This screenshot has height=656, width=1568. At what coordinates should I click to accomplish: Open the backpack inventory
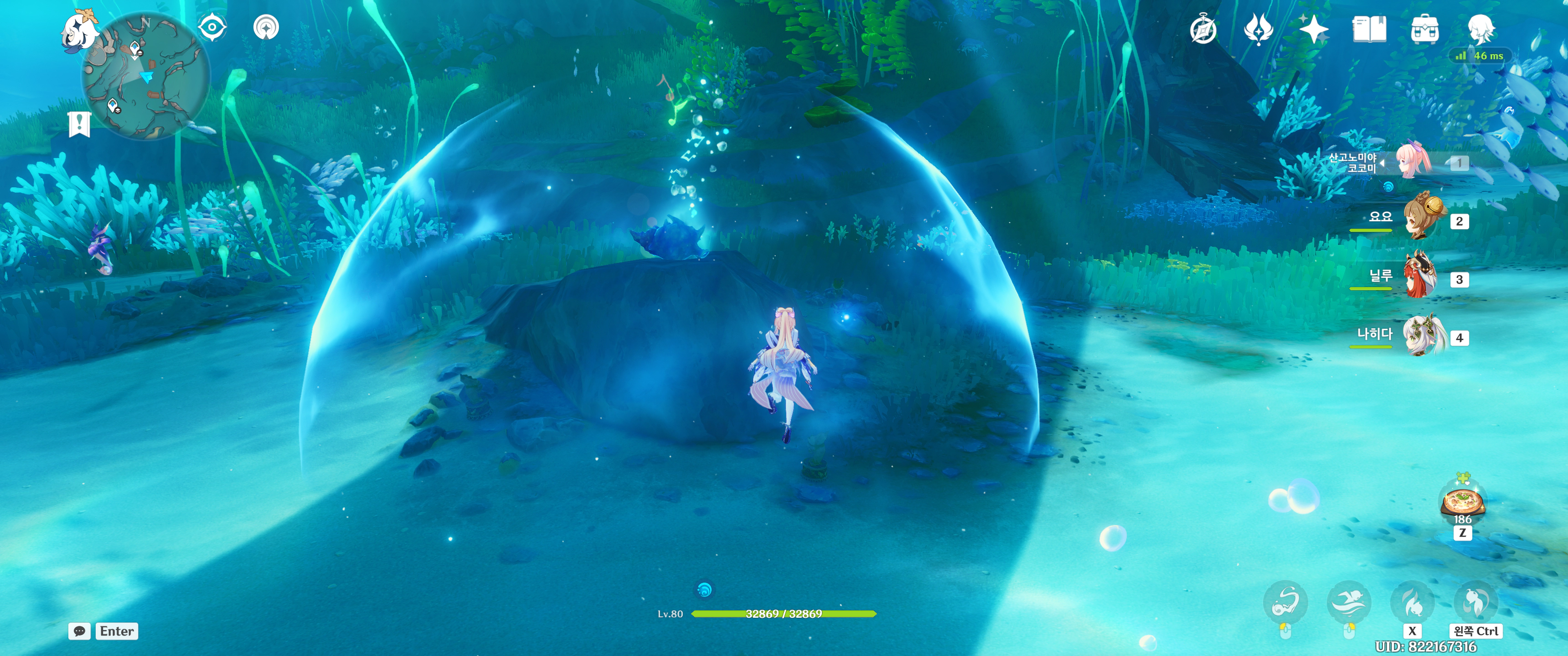(1424, 29)
